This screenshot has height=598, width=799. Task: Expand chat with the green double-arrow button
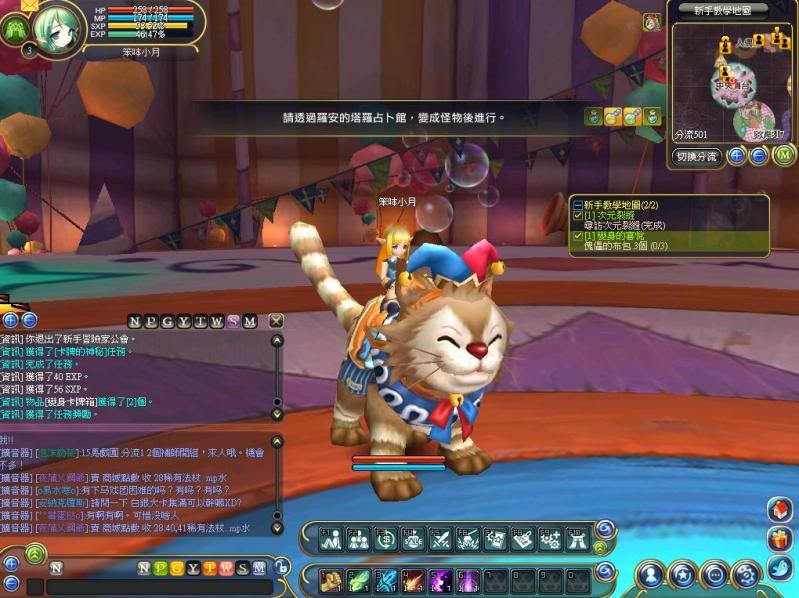click(35, 551)
